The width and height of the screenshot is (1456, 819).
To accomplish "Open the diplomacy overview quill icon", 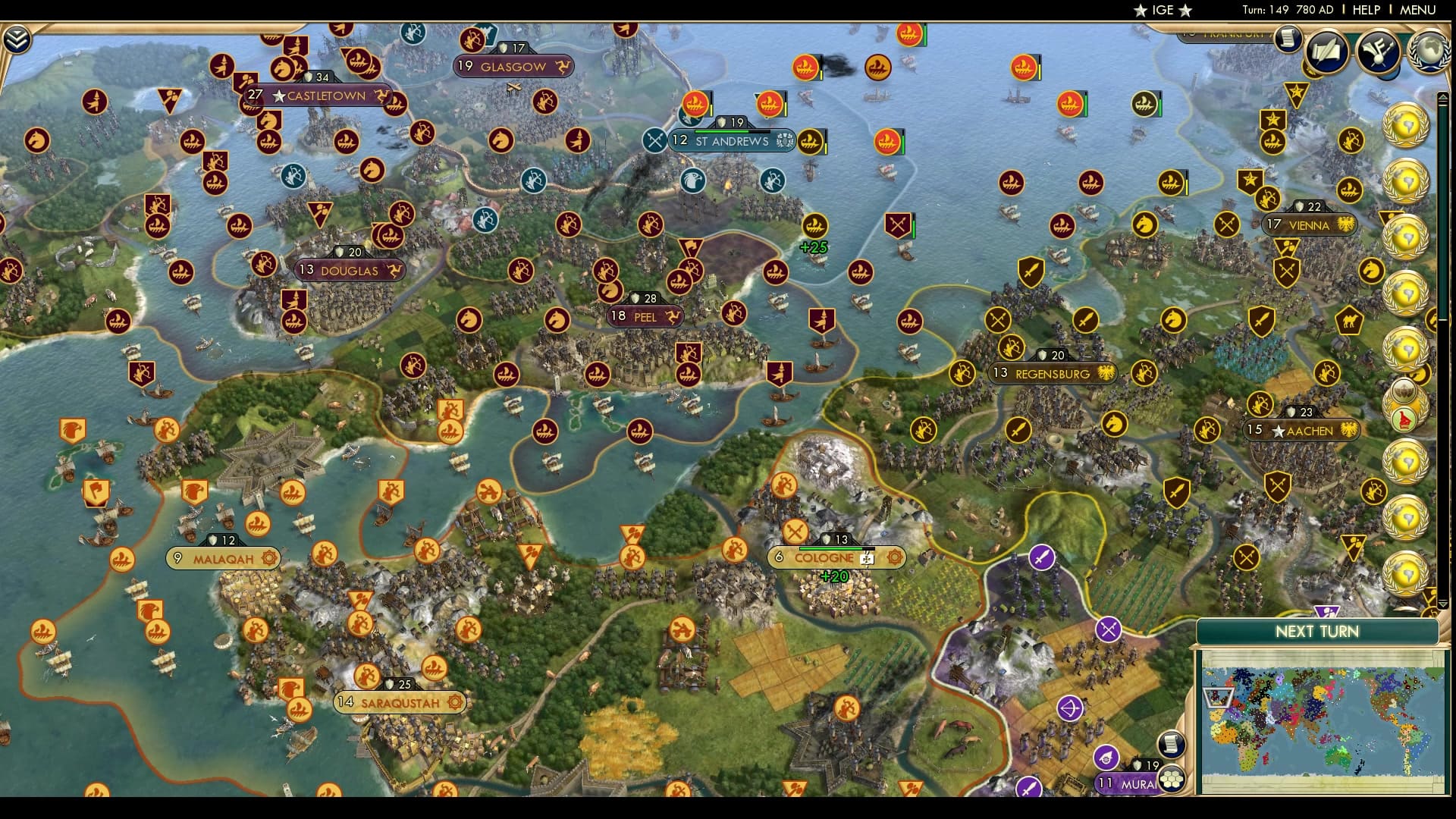I will (1326, 52).
